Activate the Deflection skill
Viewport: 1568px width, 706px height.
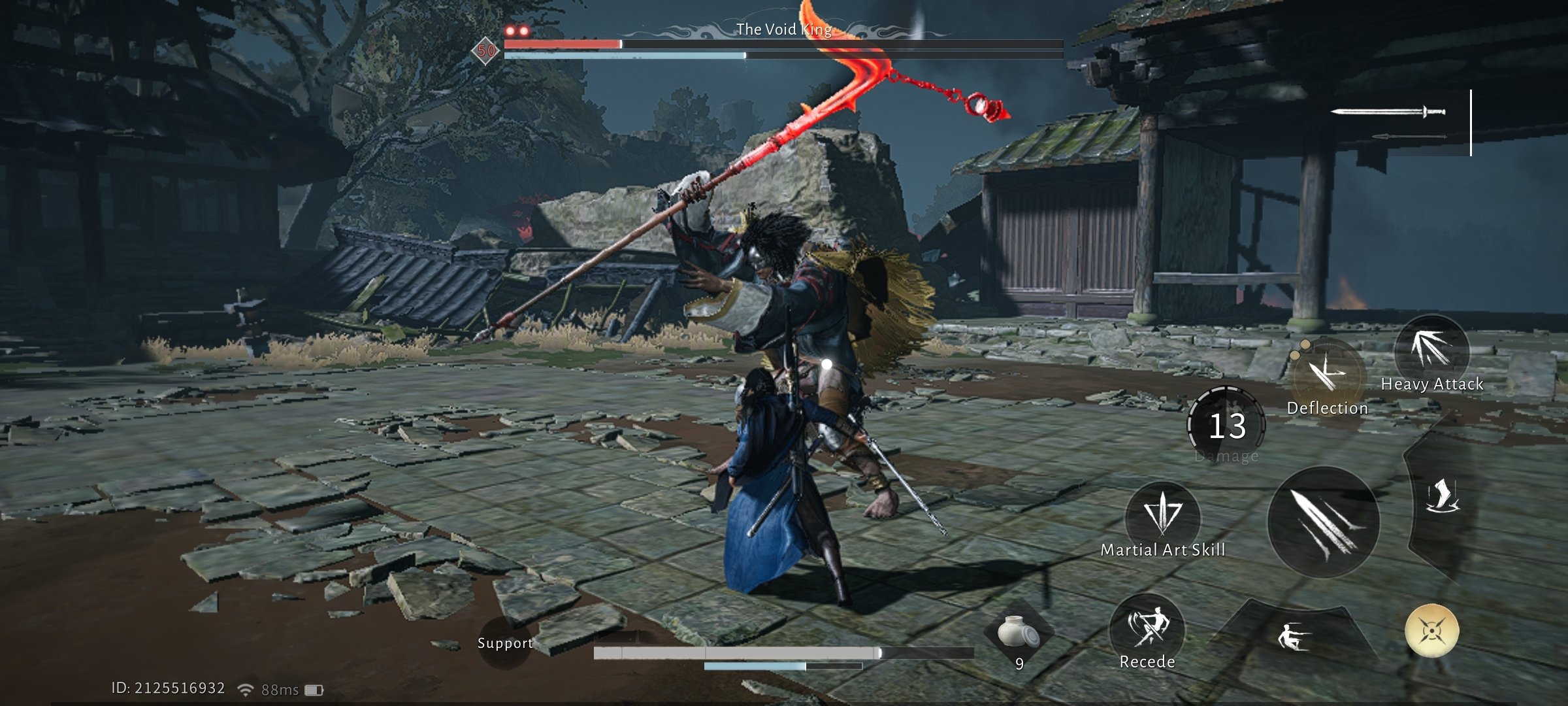click(x=1328, y=368)
